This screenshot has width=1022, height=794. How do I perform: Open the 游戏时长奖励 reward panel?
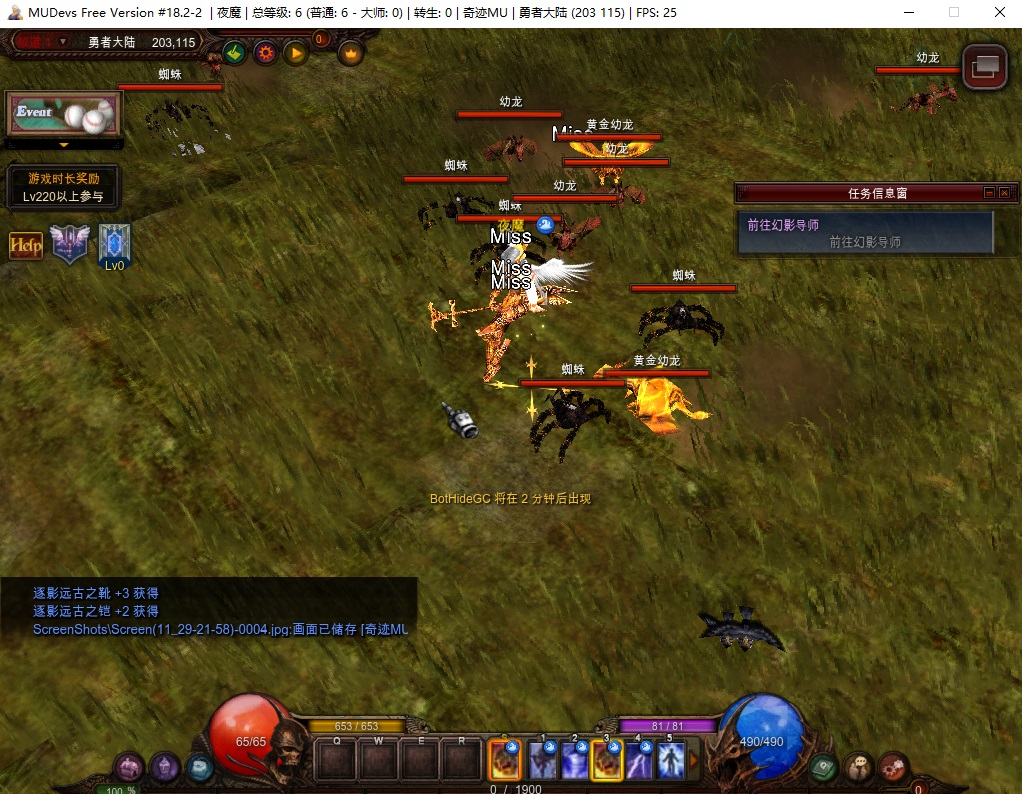63,187
